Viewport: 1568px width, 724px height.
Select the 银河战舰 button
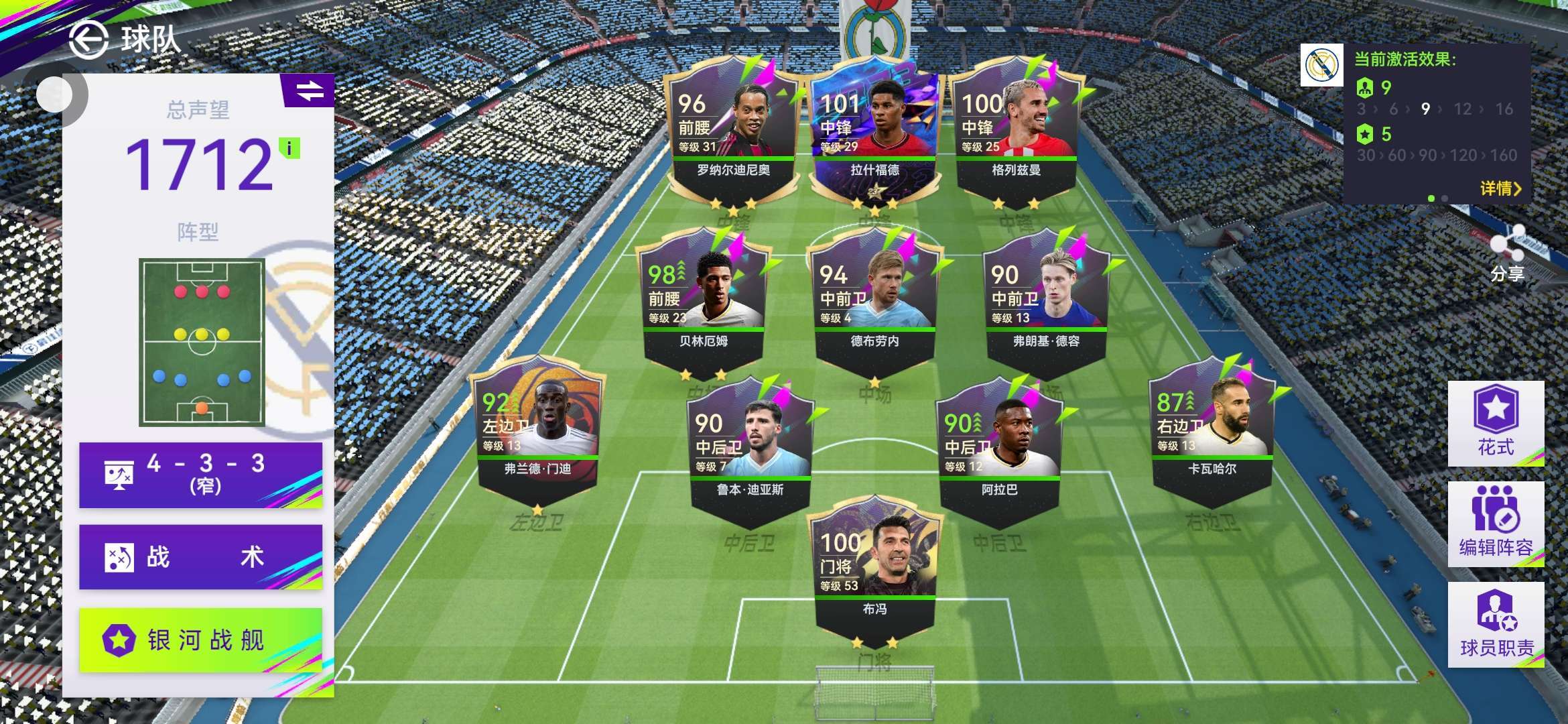(x=200, y=640)
